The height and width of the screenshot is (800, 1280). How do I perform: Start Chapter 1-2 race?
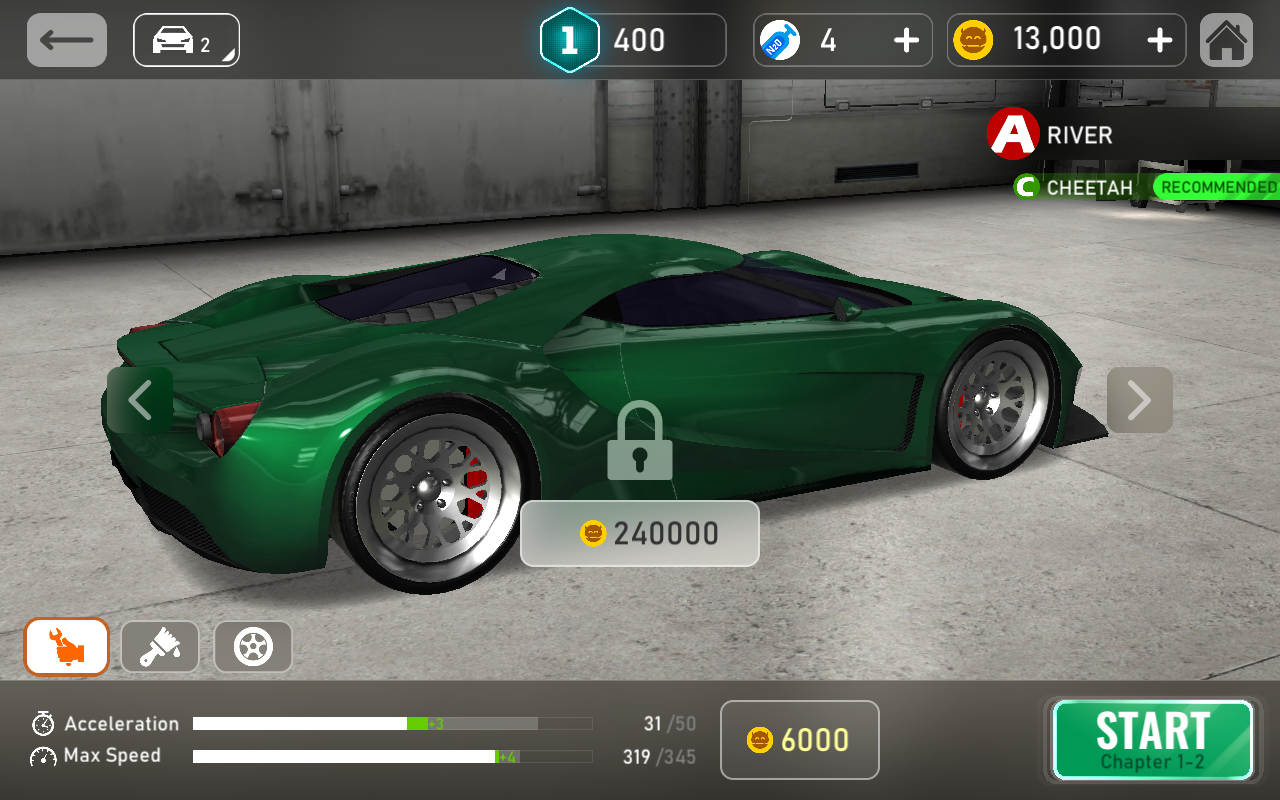(x=1152, y=740)
